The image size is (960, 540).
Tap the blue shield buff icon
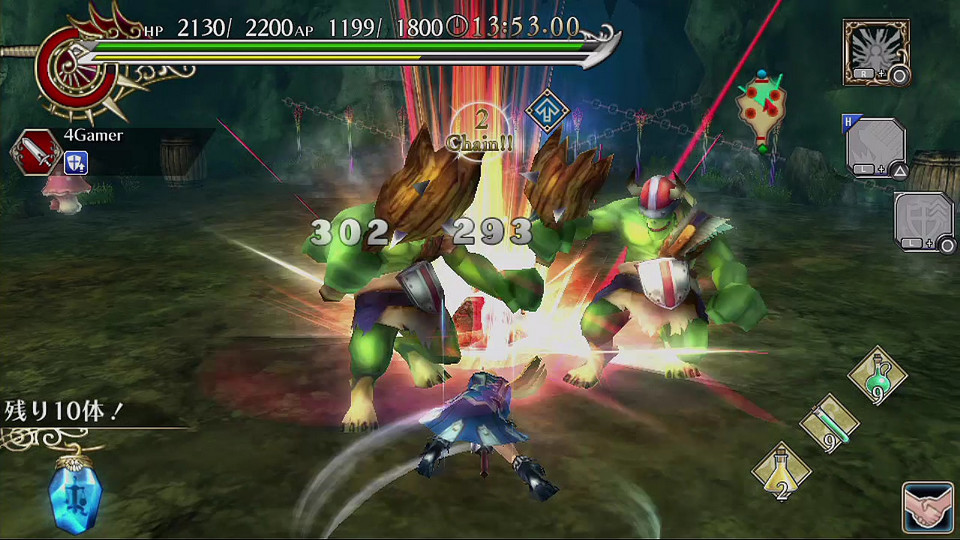tap(75, 163)
